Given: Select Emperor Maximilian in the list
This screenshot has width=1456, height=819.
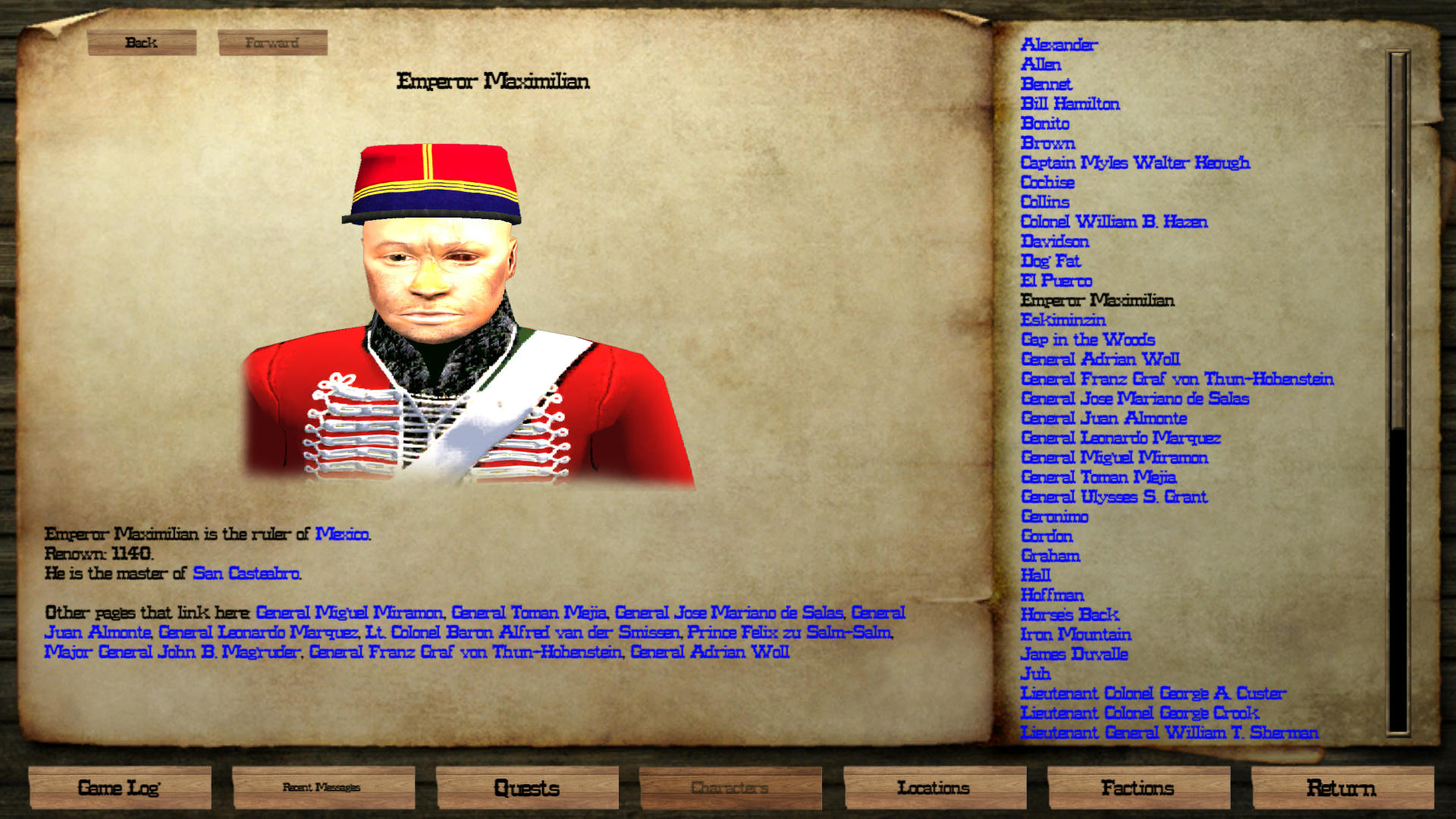Looking at the screenshot, I should 1099,300.
